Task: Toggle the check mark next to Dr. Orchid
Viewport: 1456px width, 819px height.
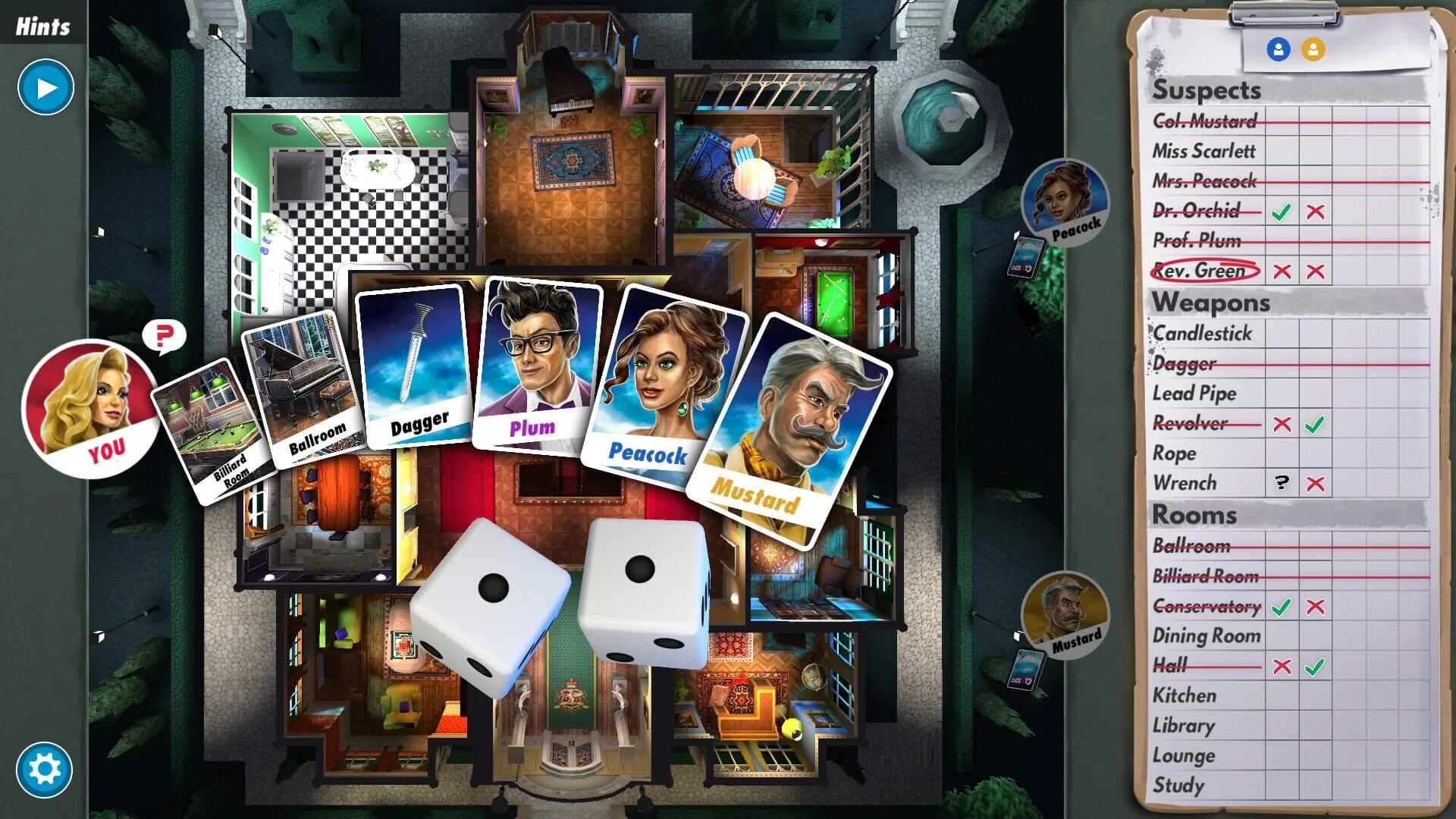Action: click(1283, 209)
